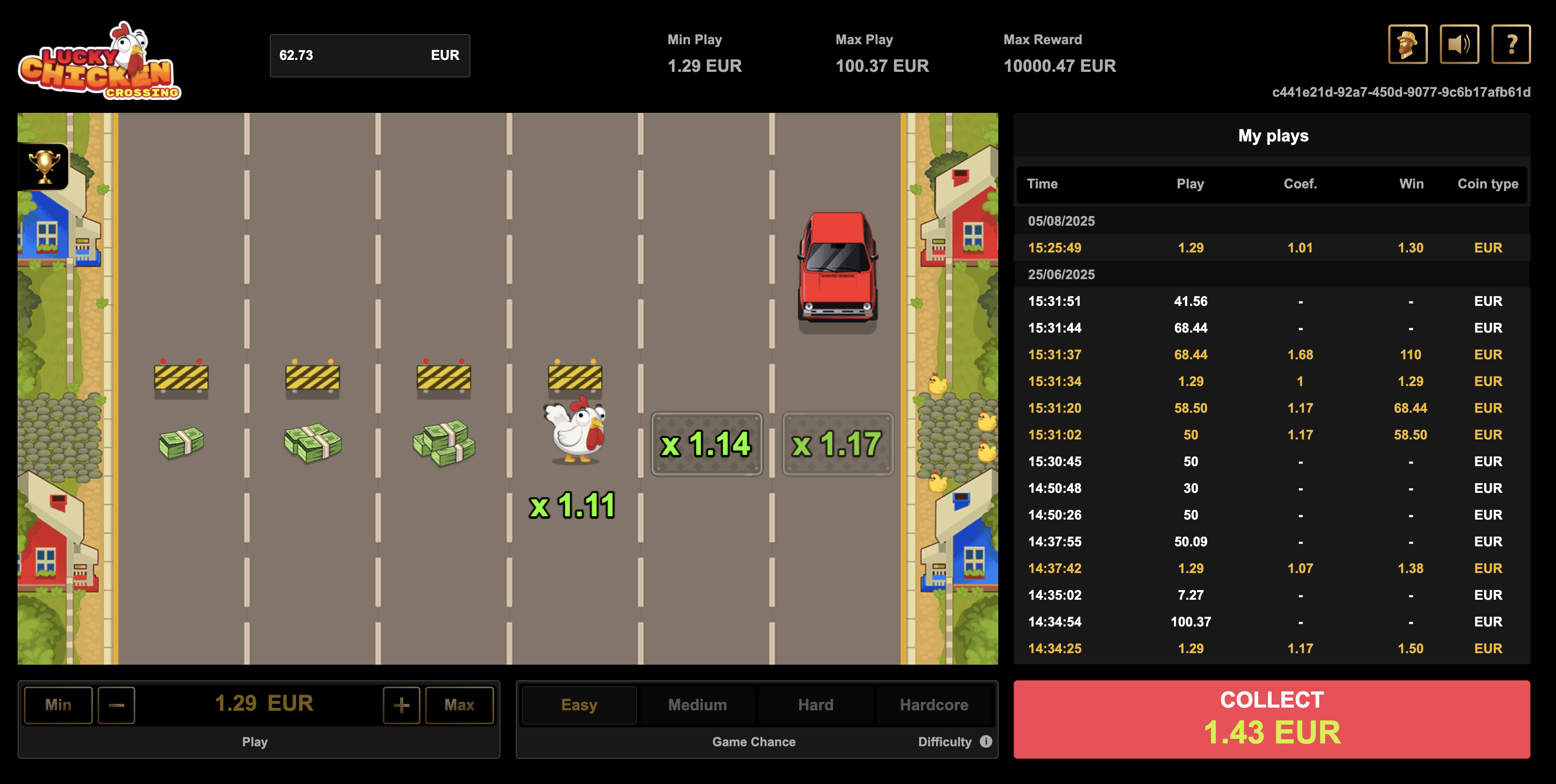
Task: Decrease bet with the minus stepper
Action: pos(116,704)
